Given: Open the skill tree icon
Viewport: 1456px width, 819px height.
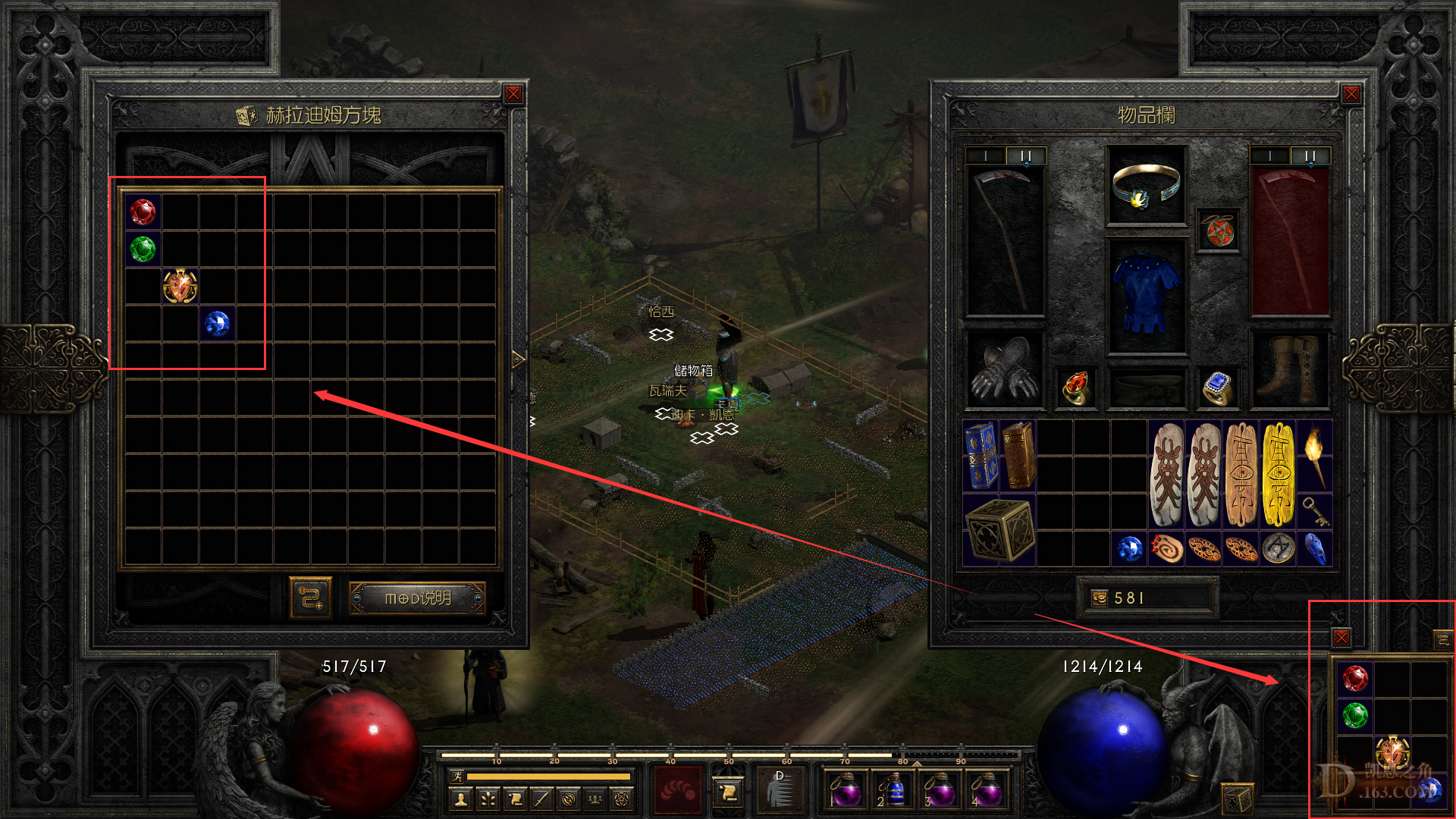Looking at the screenshot, I should coord(488,800).
